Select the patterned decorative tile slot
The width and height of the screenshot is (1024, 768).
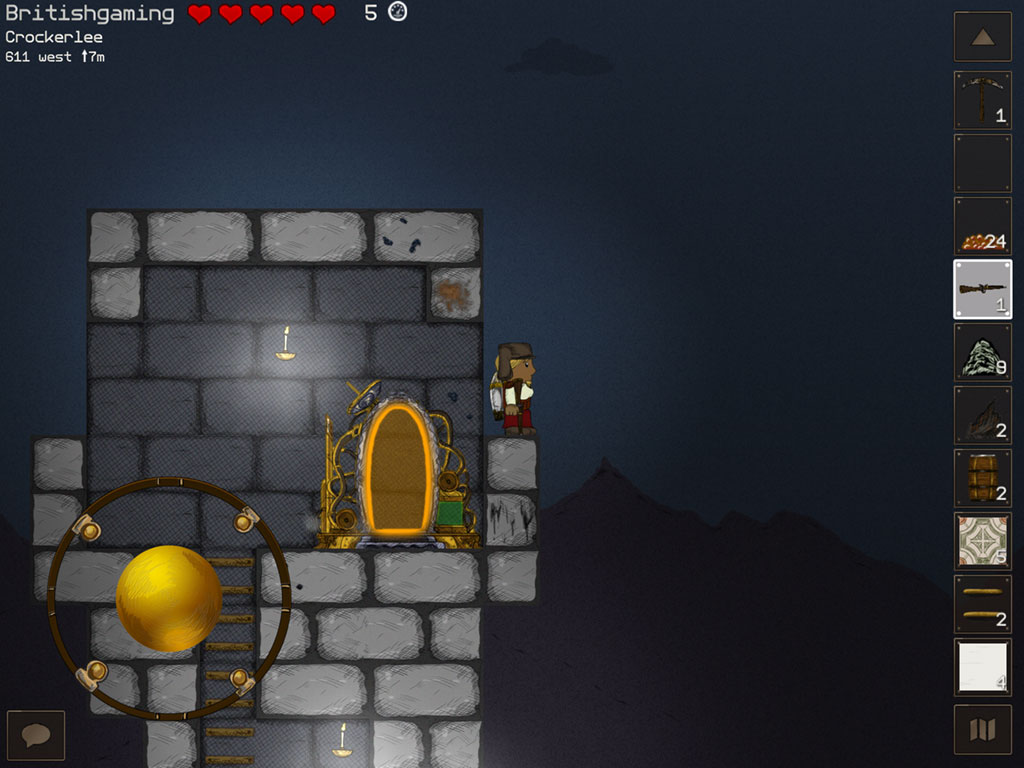[982, 541]
